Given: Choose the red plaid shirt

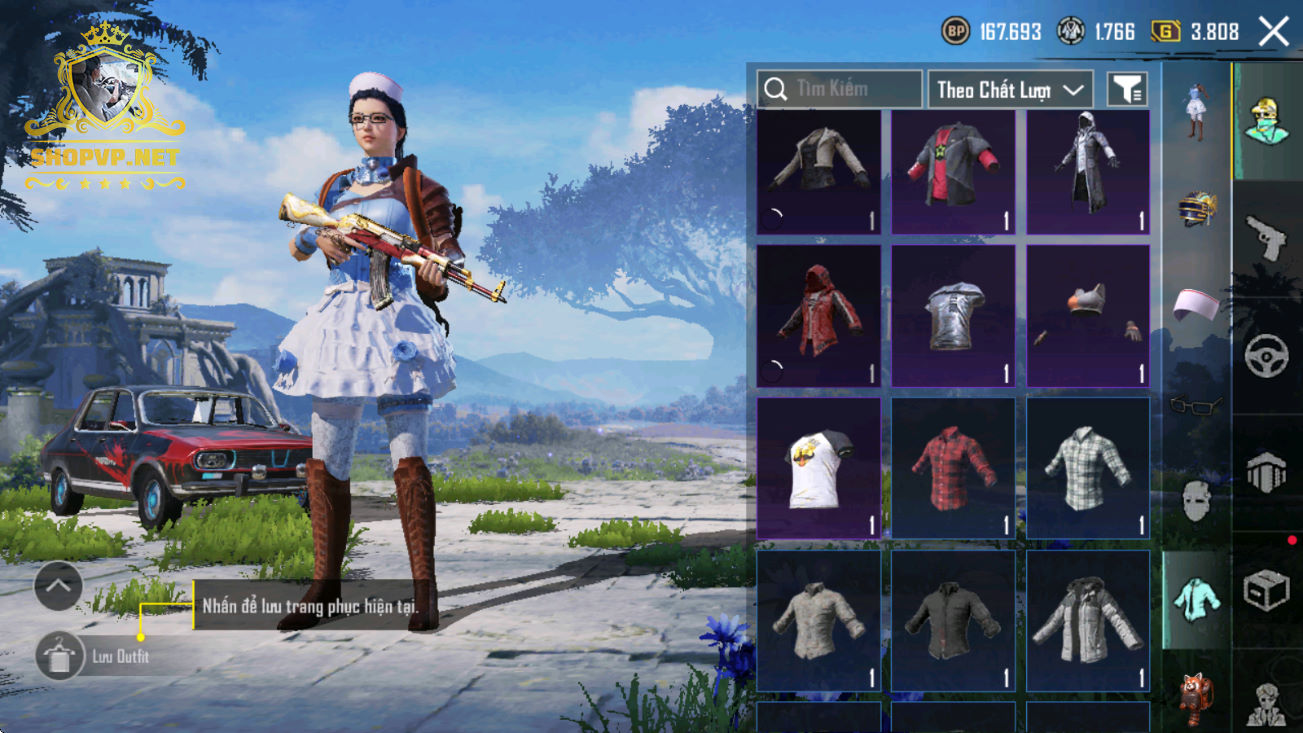Looking at the screenshot, I should [x=953, y=468].
